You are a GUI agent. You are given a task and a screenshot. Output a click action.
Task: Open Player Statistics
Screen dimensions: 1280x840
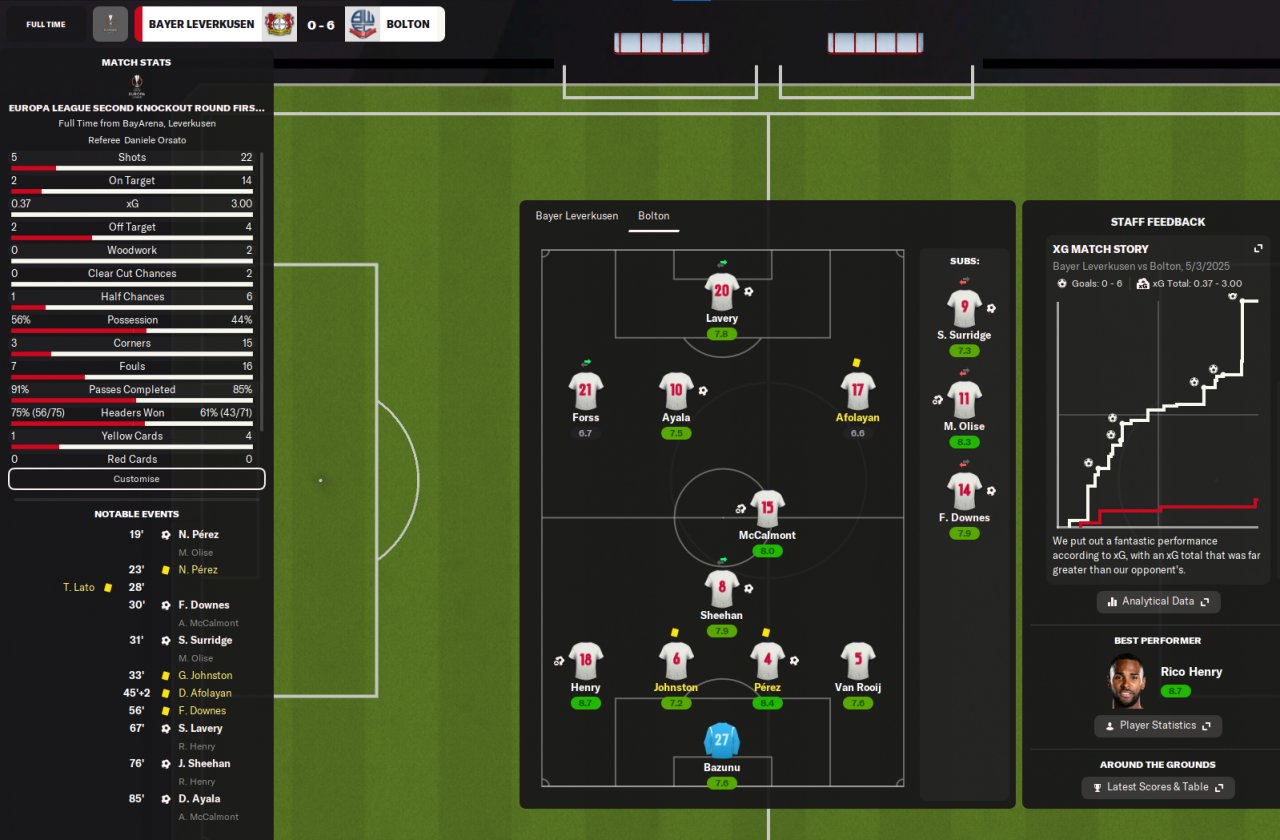pos(1158,726)
